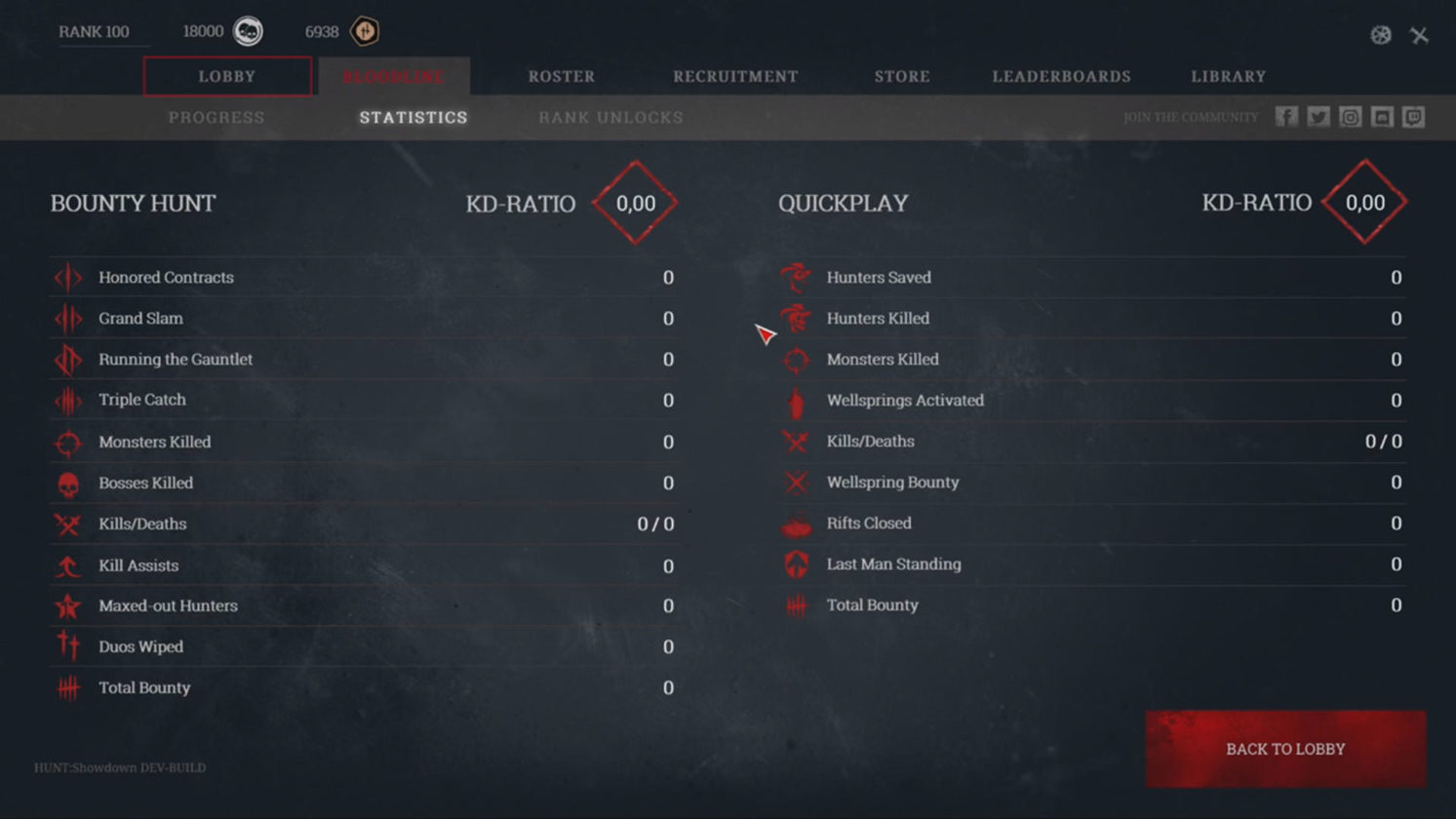Click the Facebook community icon
1456x819 pixels.
(x=1286, y=116)
